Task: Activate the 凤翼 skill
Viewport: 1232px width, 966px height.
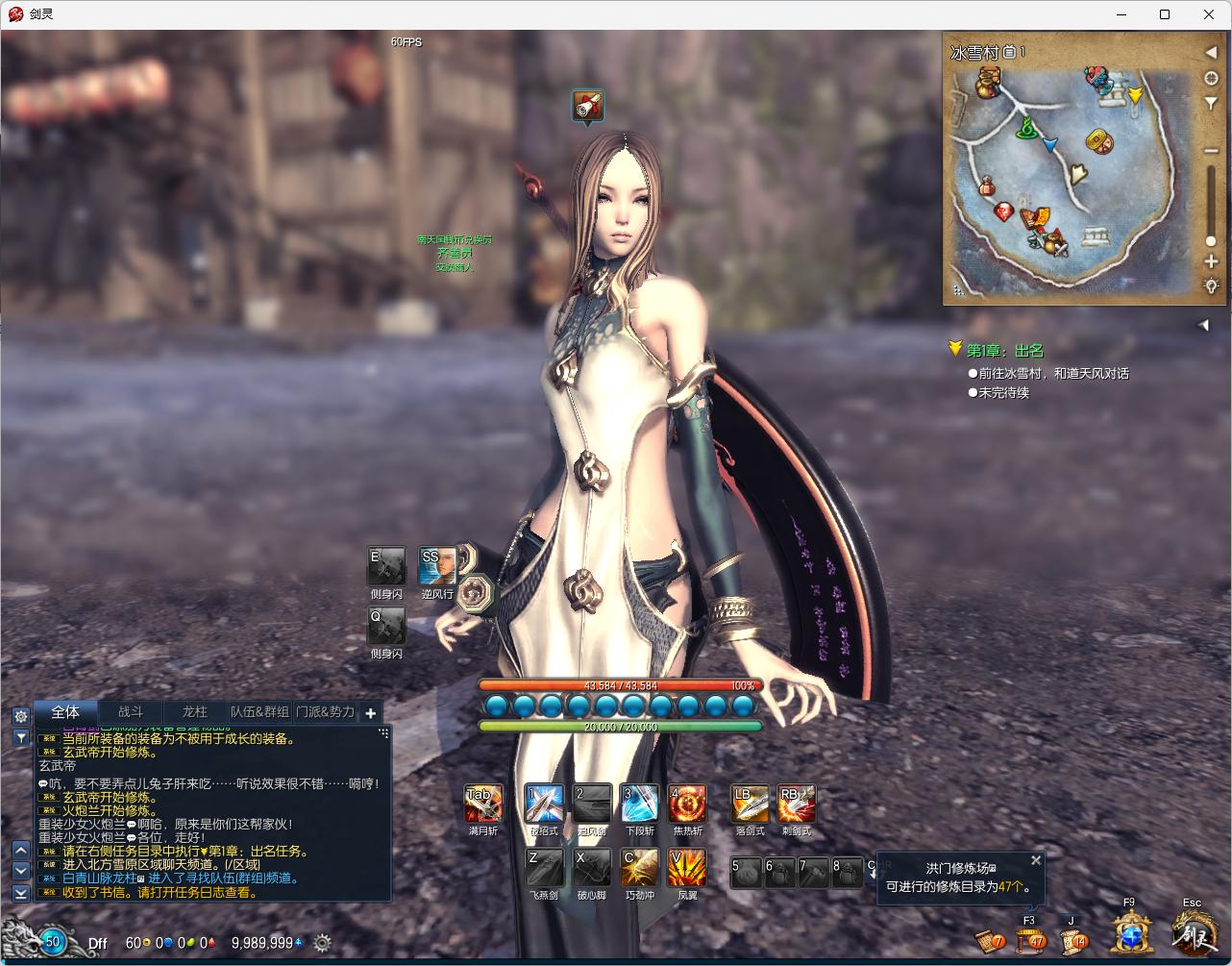Action: (687, 867)
